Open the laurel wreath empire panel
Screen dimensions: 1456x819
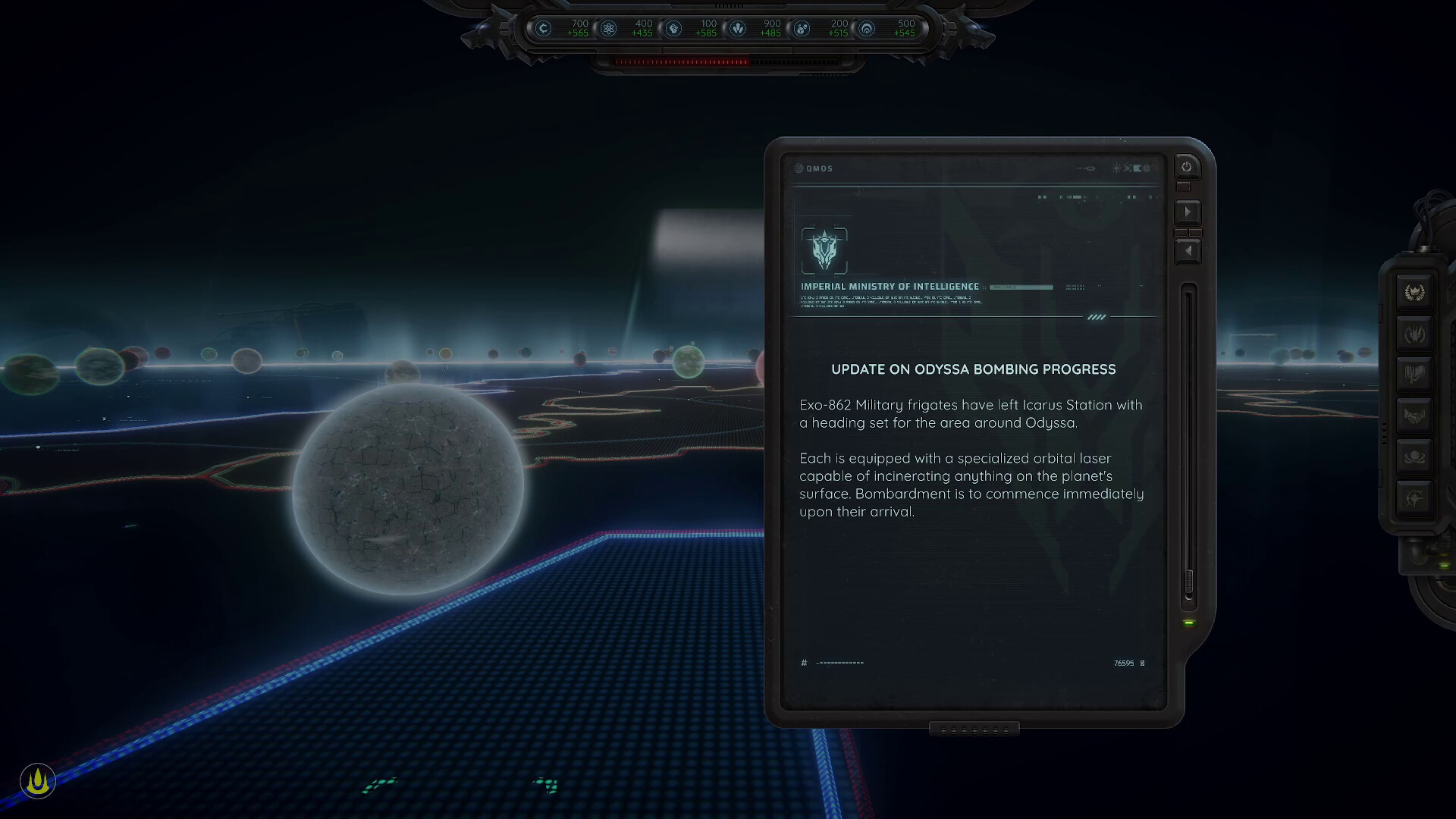coord(1414,291)
